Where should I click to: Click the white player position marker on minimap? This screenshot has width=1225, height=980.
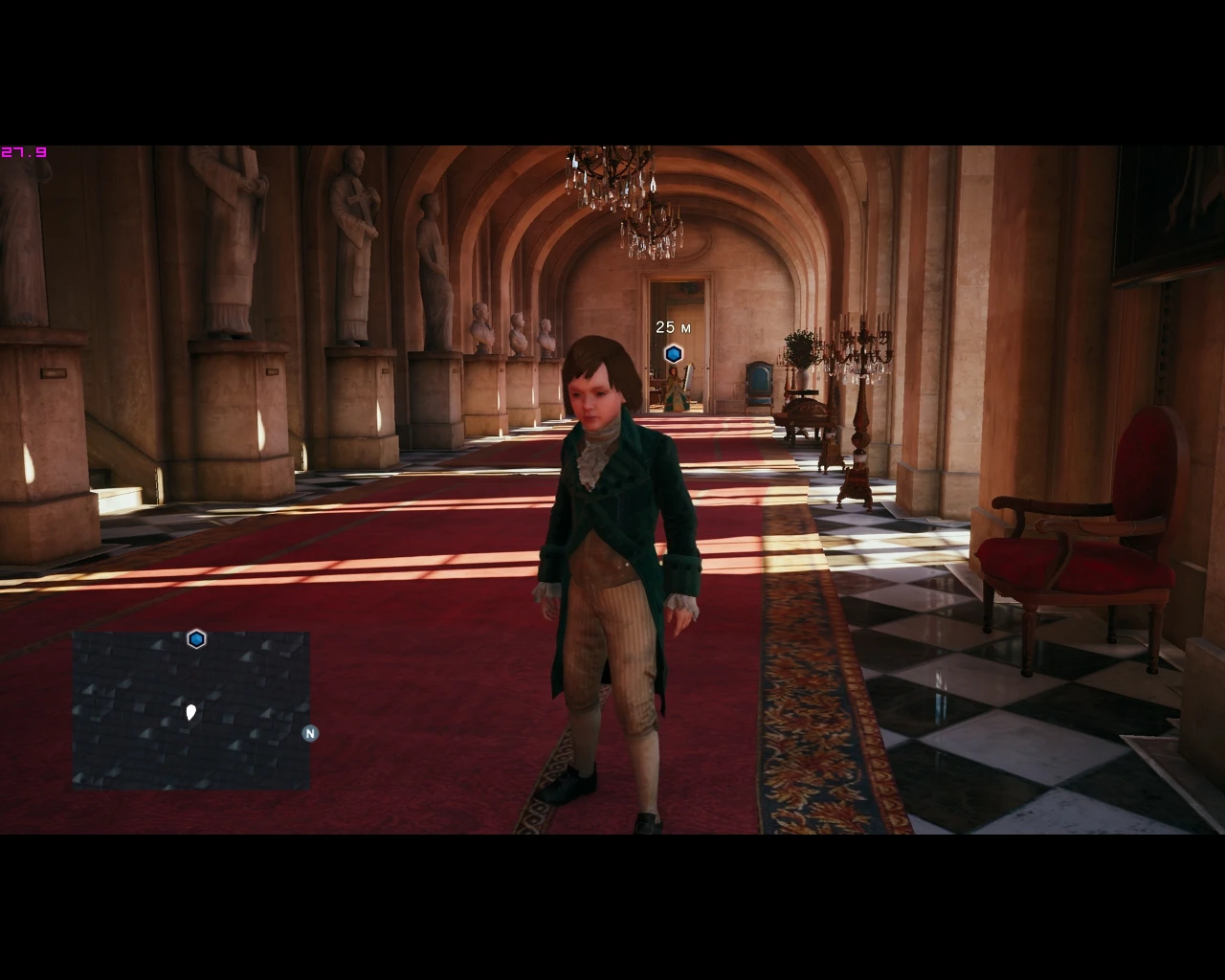tap(191, 711)
